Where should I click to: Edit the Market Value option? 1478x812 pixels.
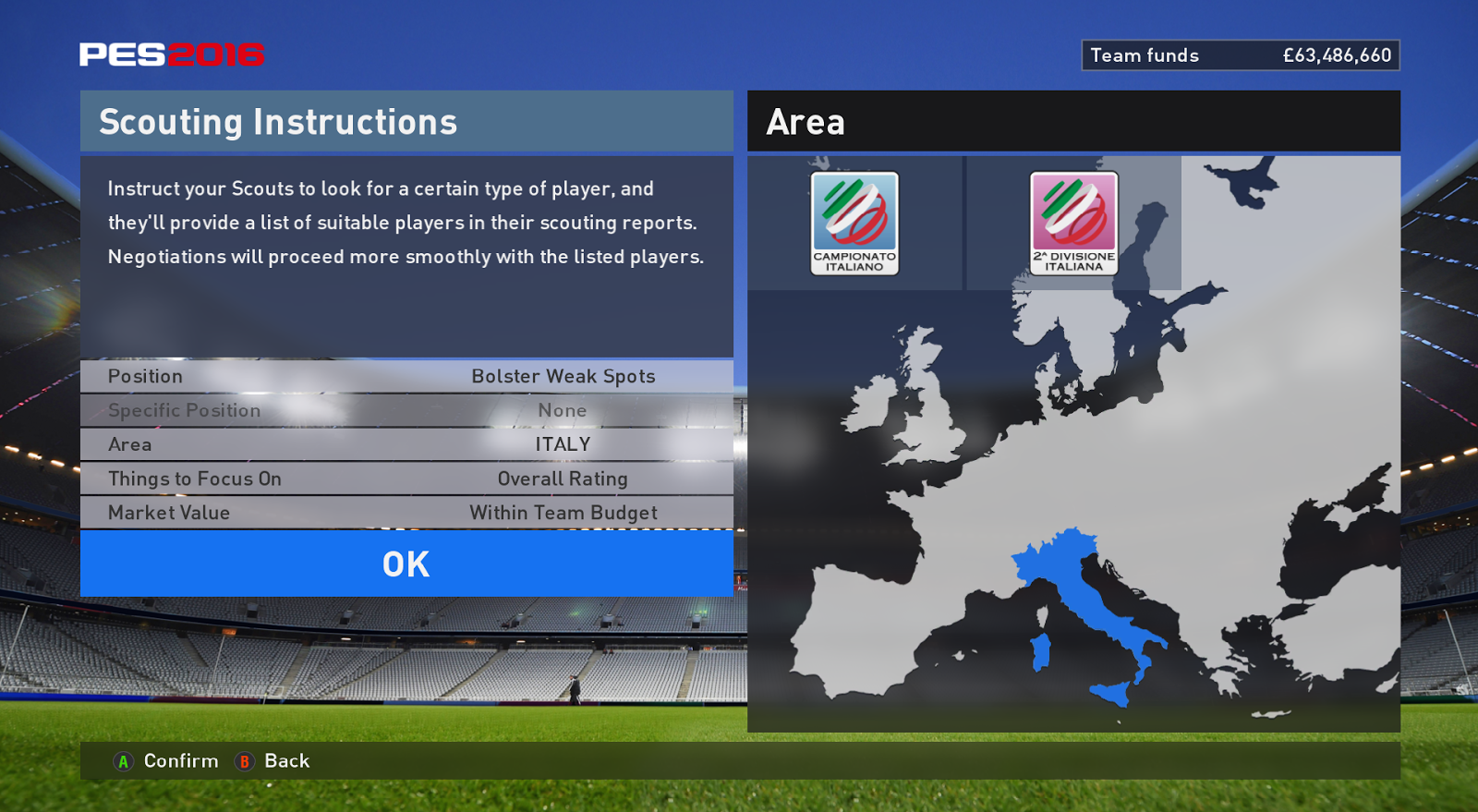click(x=406, y=513)
